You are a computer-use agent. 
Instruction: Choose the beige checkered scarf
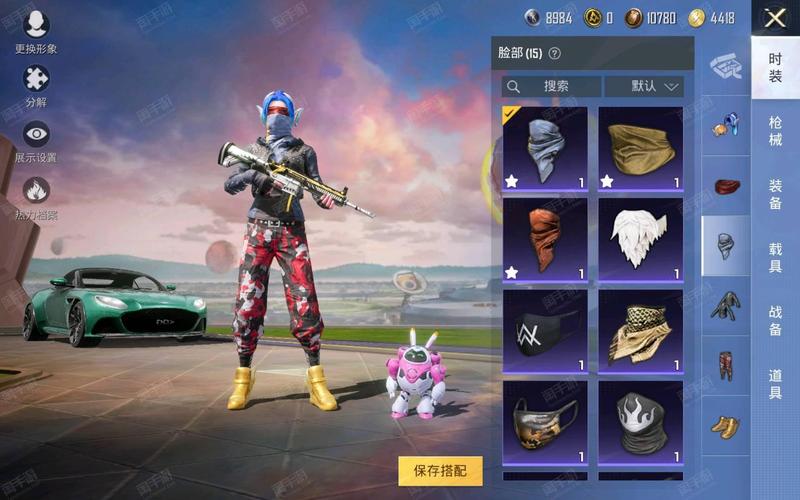pyautogui.click(x=640, y=330)
